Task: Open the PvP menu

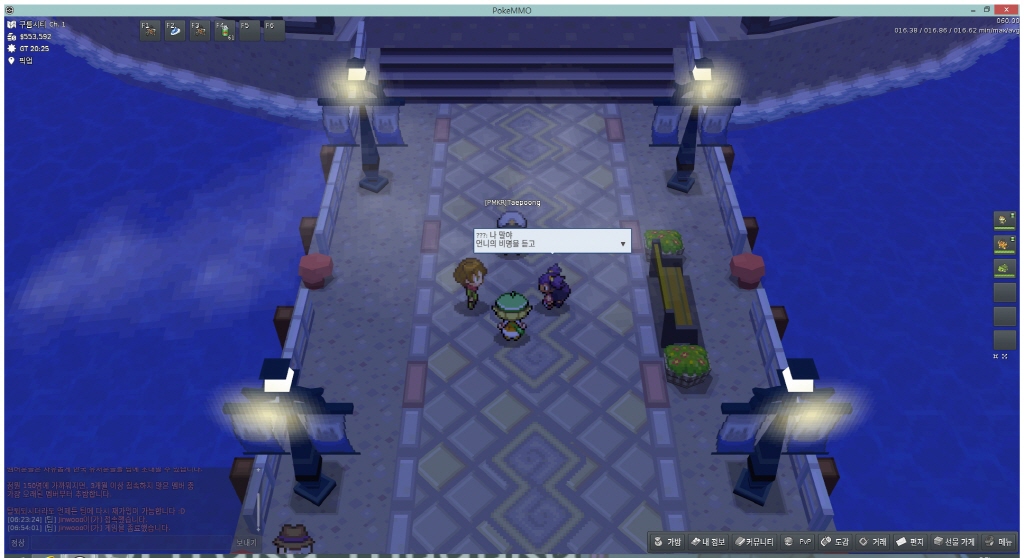Action: [x=798, y=542]
